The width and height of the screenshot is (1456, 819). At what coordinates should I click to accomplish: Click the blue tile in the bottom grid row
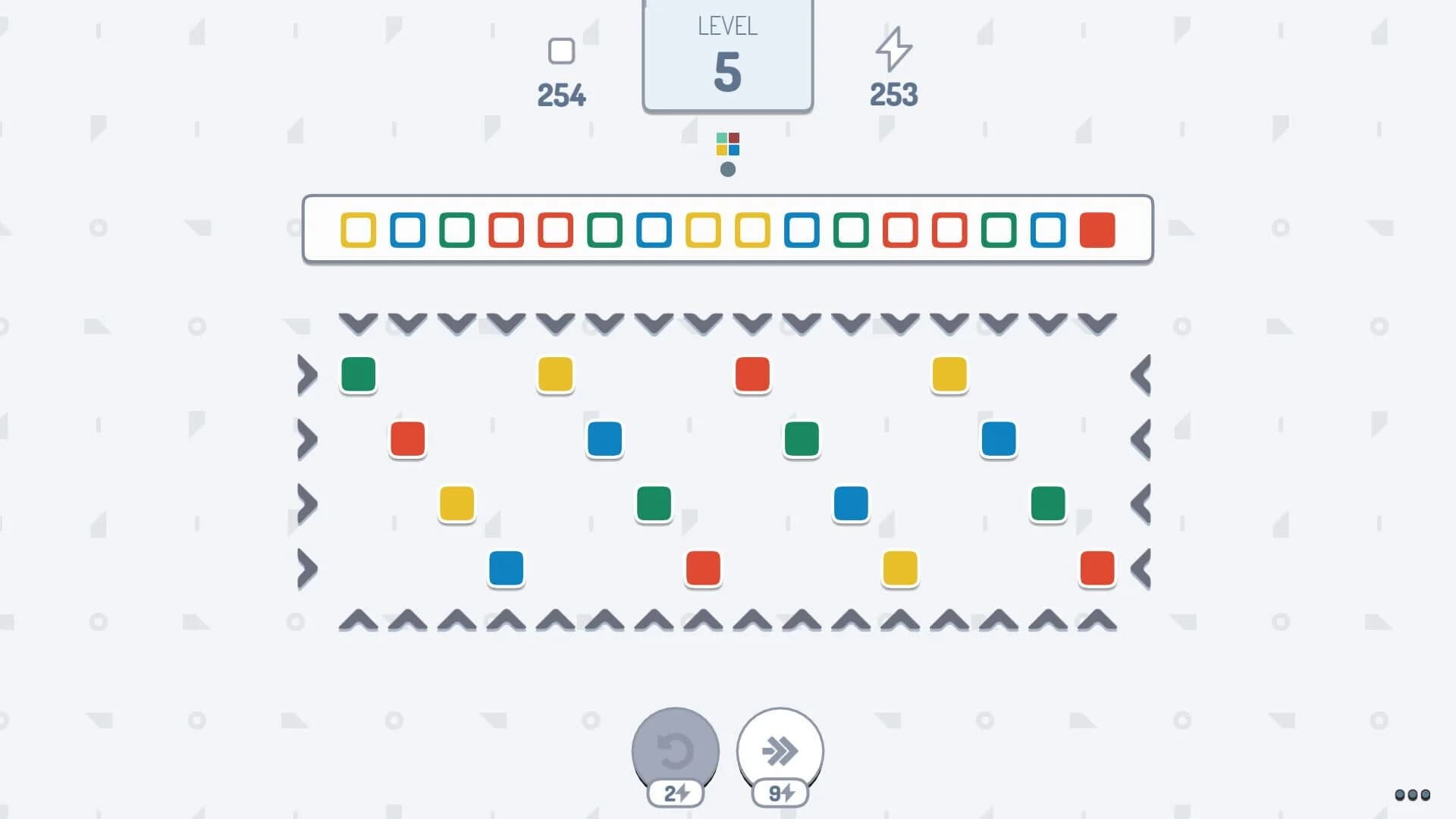(506, 569)
